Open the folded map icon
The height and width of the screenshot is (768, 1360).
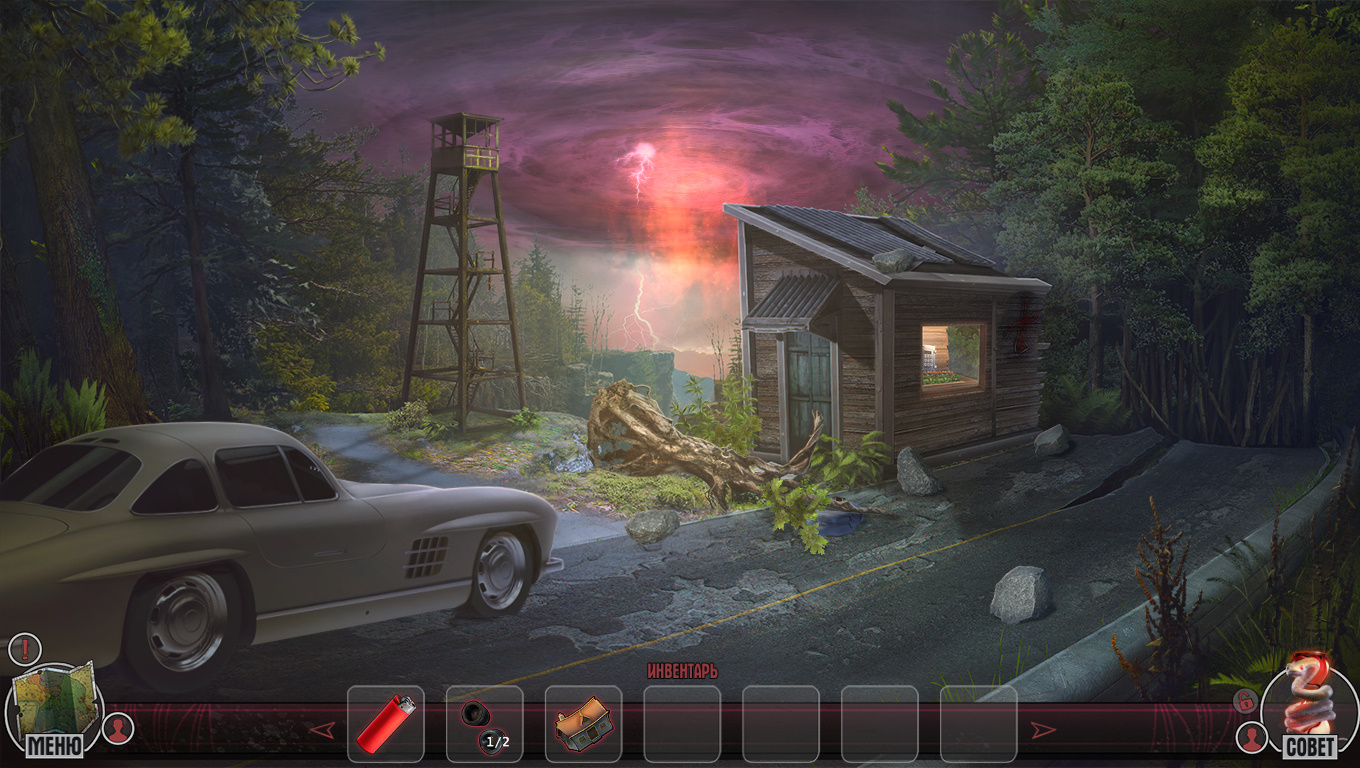pos(56,698)
